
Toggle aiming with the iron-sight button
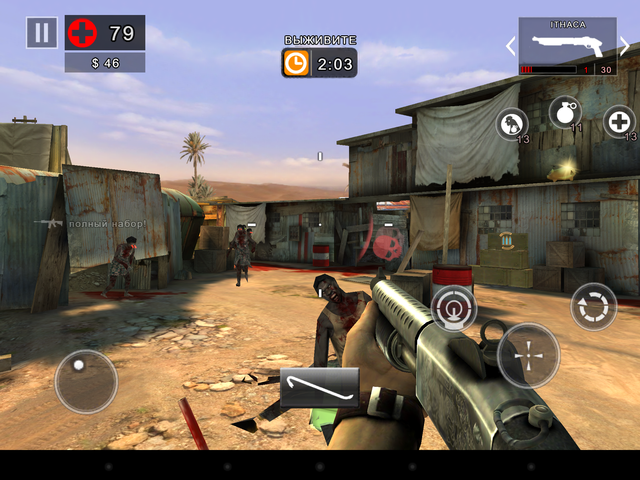pyautogui.click(x=454, y=309)
